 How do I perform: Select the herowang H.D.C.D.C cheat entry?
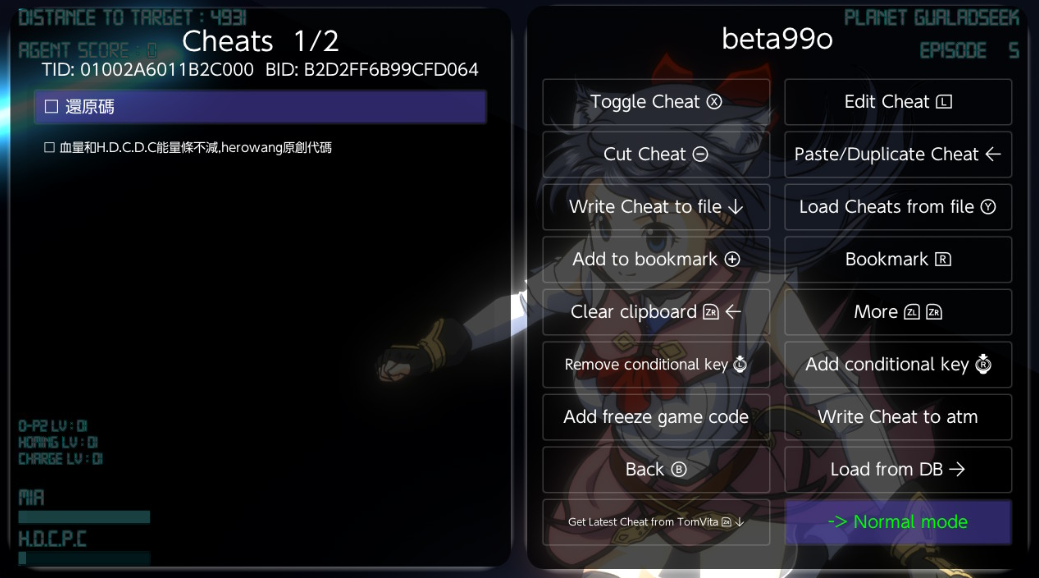188,148
